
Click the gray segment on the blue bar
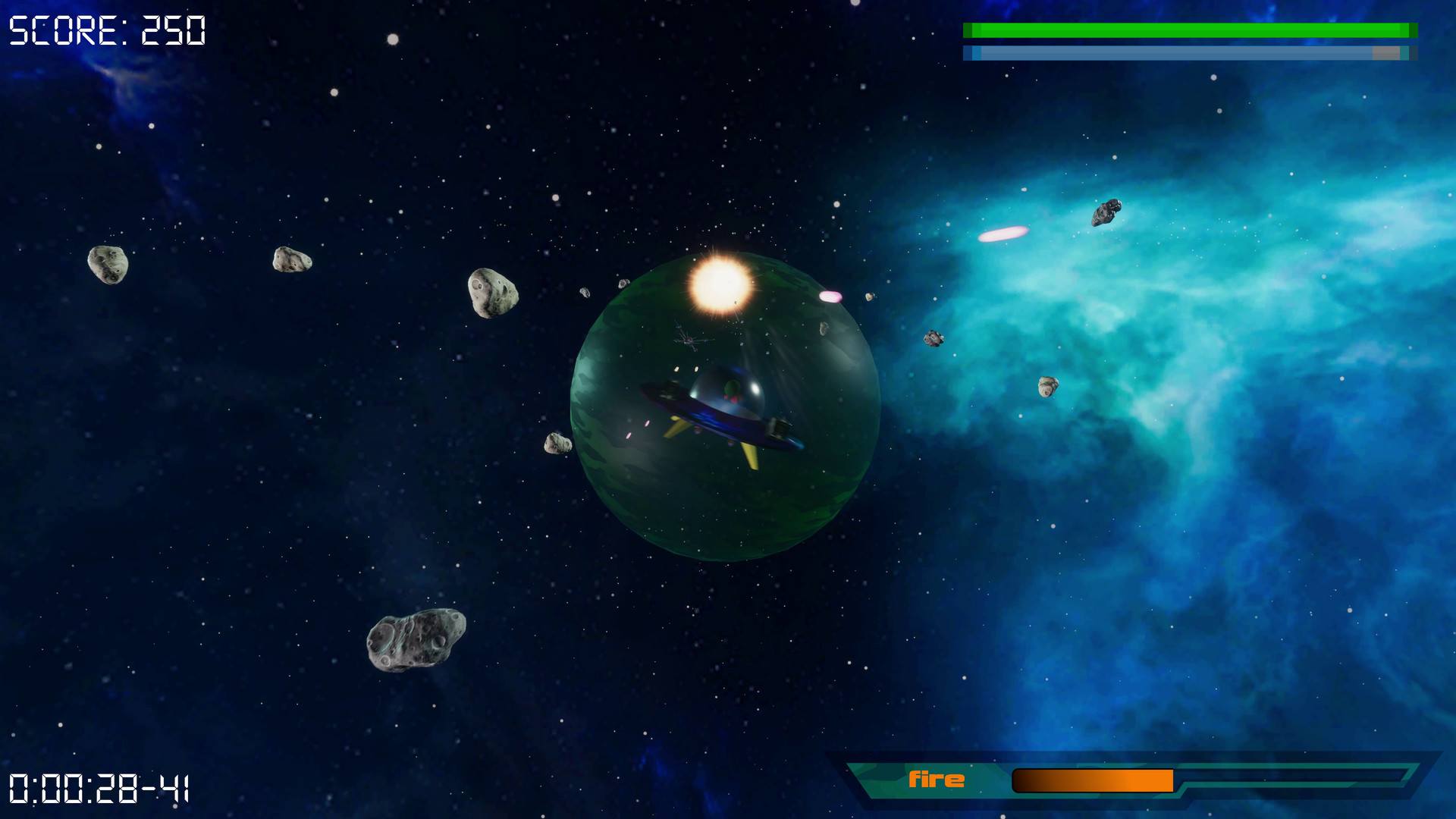coord(1386,53)
